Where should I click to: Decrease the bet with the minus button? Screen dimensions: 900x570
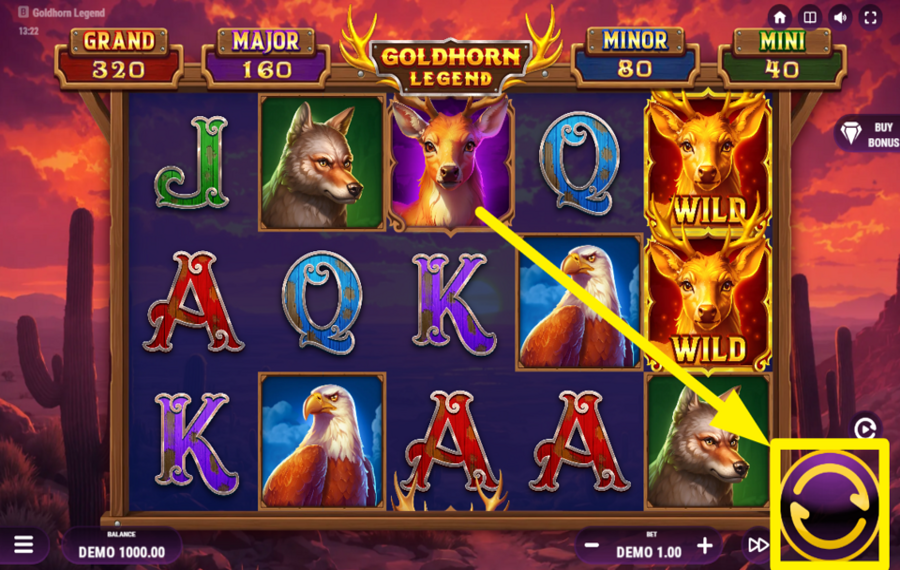point(591,546)
